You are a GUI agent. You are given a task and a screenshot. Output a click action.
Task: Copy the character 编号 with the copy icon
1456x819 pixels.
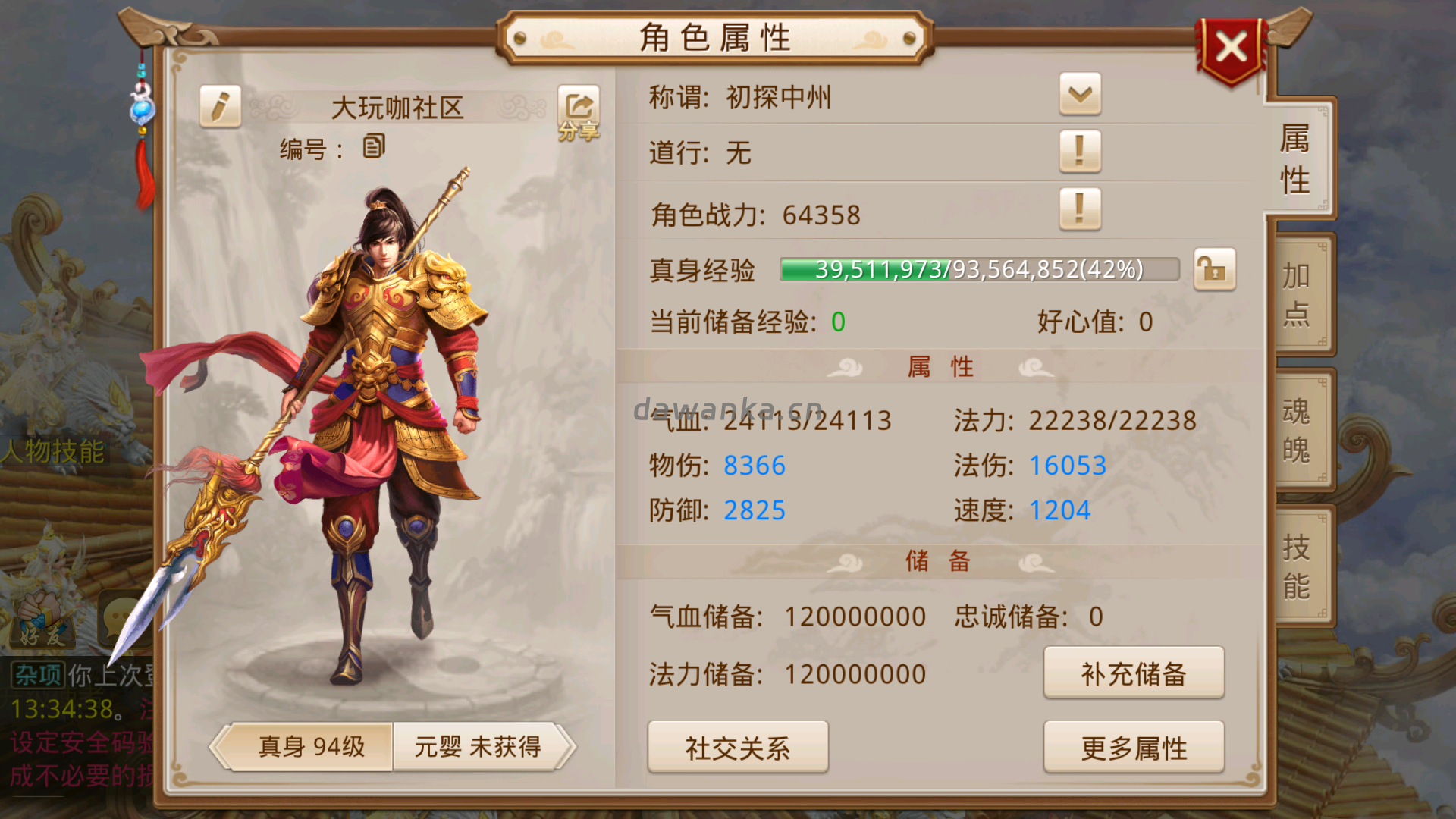point(373,145)
